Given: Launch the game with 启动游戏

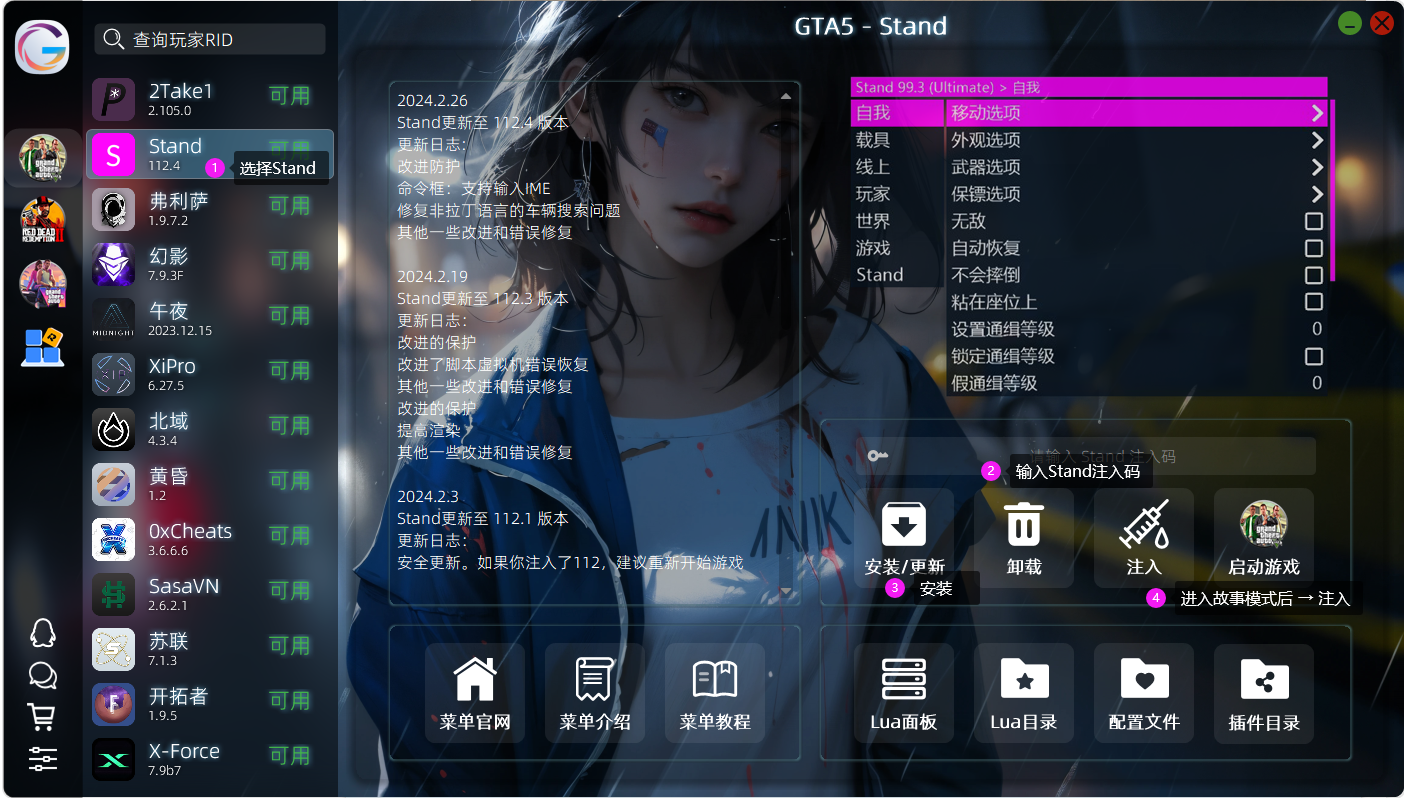Looking at the screenshot, I should 1264,539.
